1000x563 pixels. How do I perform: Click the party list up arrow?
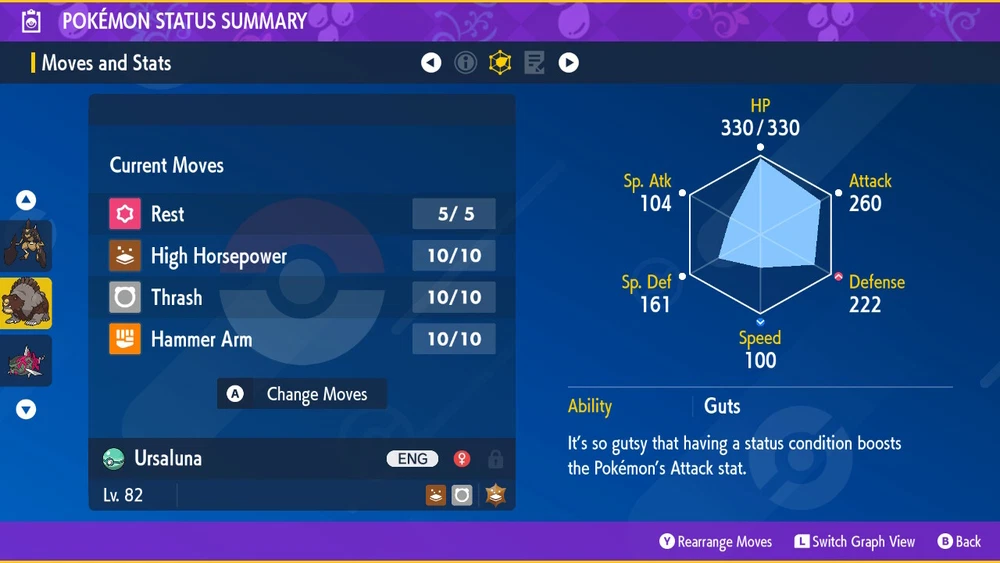click(x=26, y=201)
